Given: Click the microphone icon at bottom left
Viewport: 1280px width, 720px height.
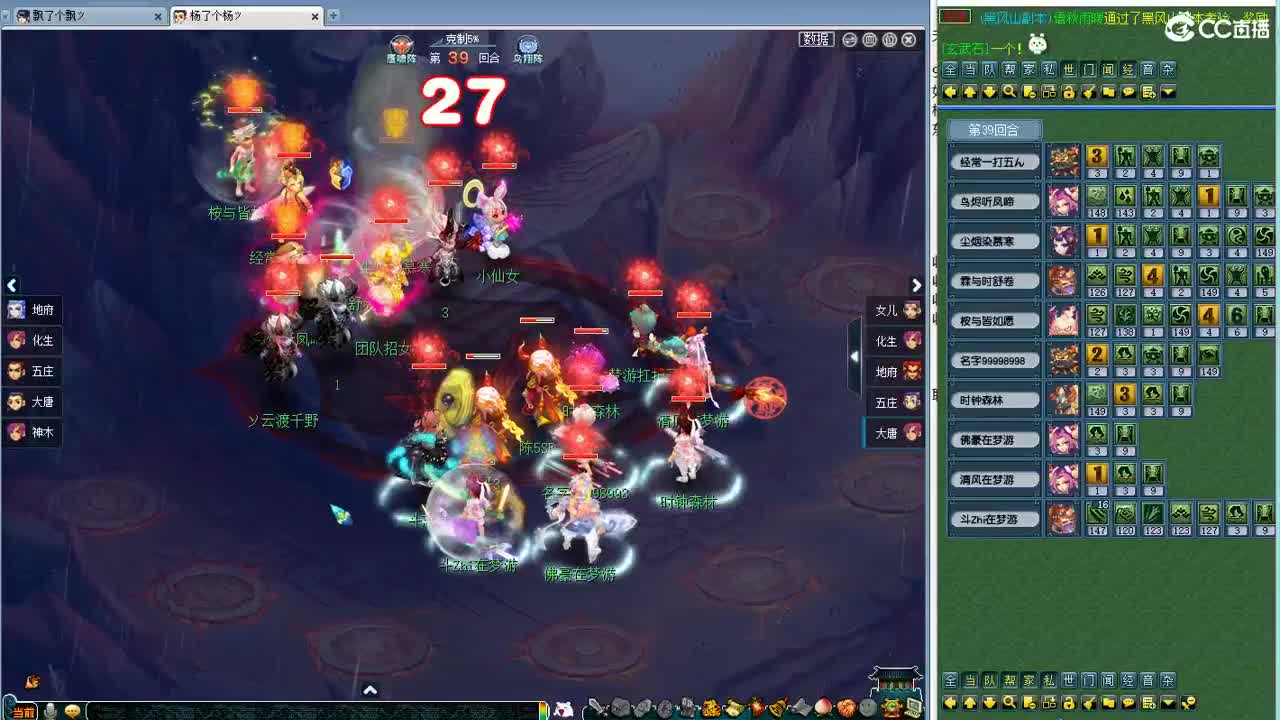Looking at the screenshot, I should click(x=51, y=710).
